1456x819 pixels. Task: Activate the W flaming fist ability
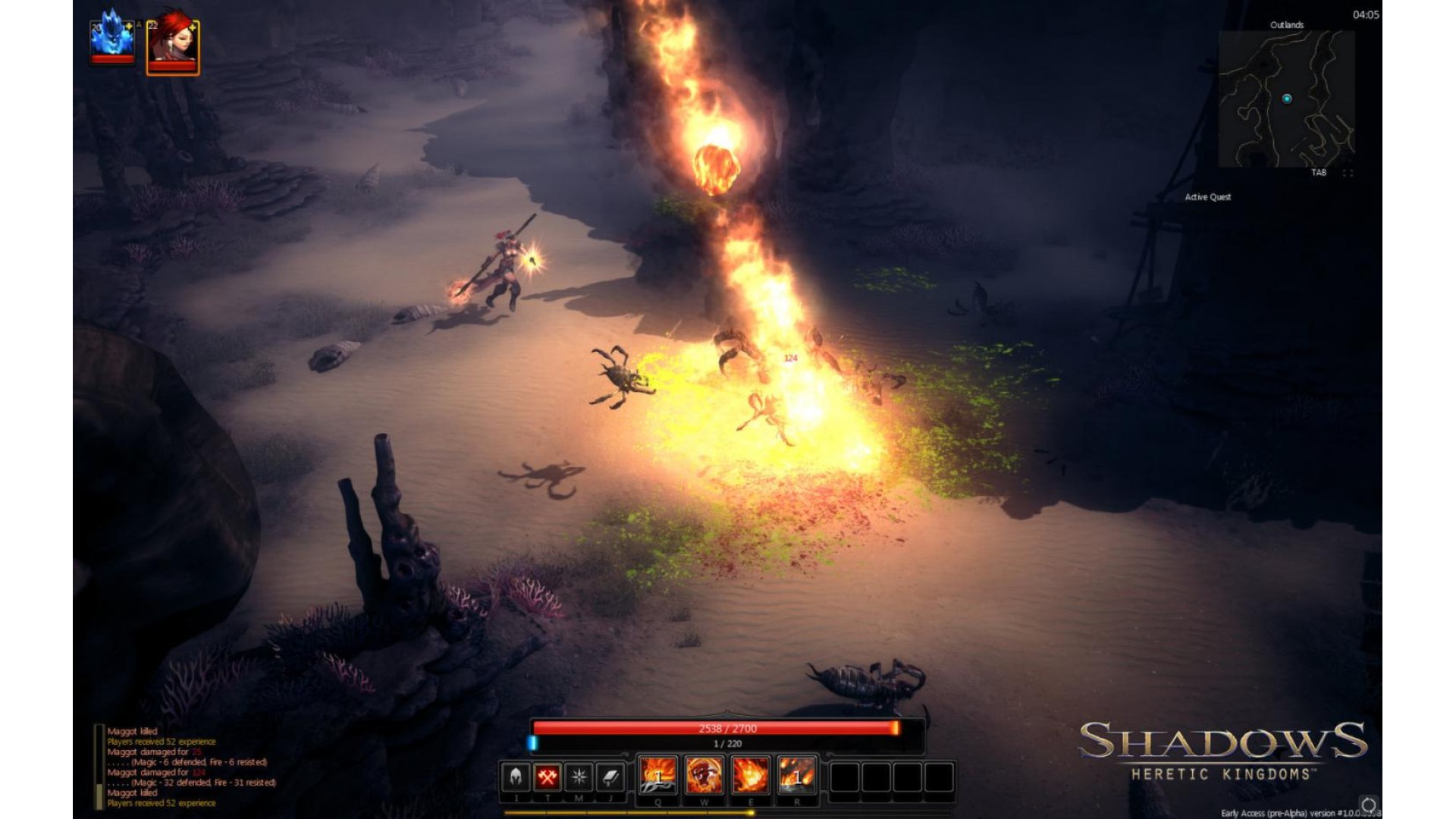[x=704, y=776]
